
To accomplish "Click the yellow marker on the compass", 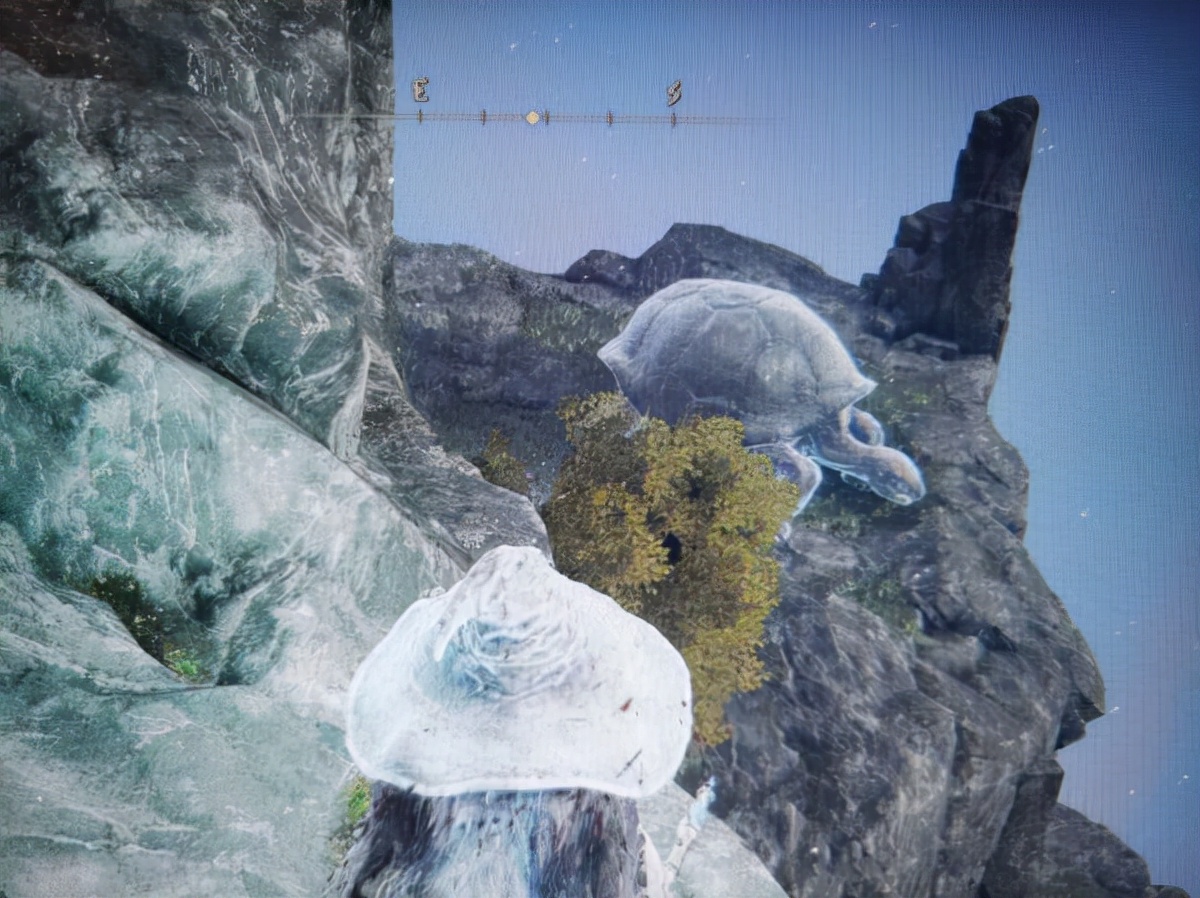I will click(x=532, y=117).
